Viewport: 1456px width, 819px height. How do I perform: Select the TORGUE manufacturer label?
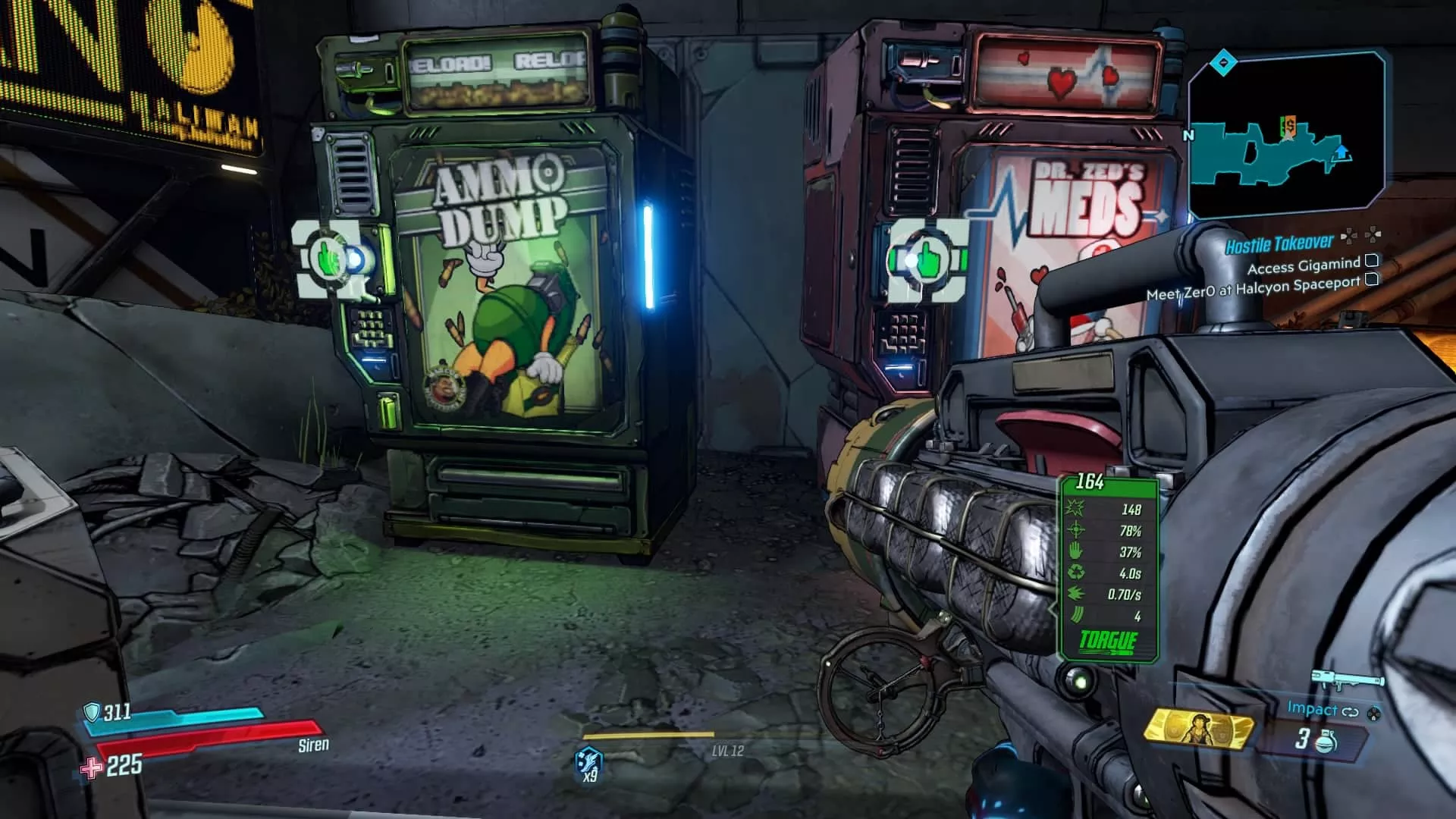point(1109,639)
